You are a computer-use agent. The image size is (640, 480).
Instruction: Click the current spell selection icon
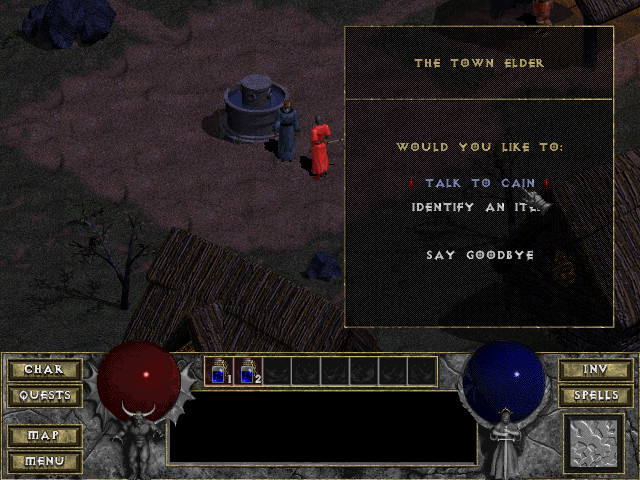click(x=593, y=443)
